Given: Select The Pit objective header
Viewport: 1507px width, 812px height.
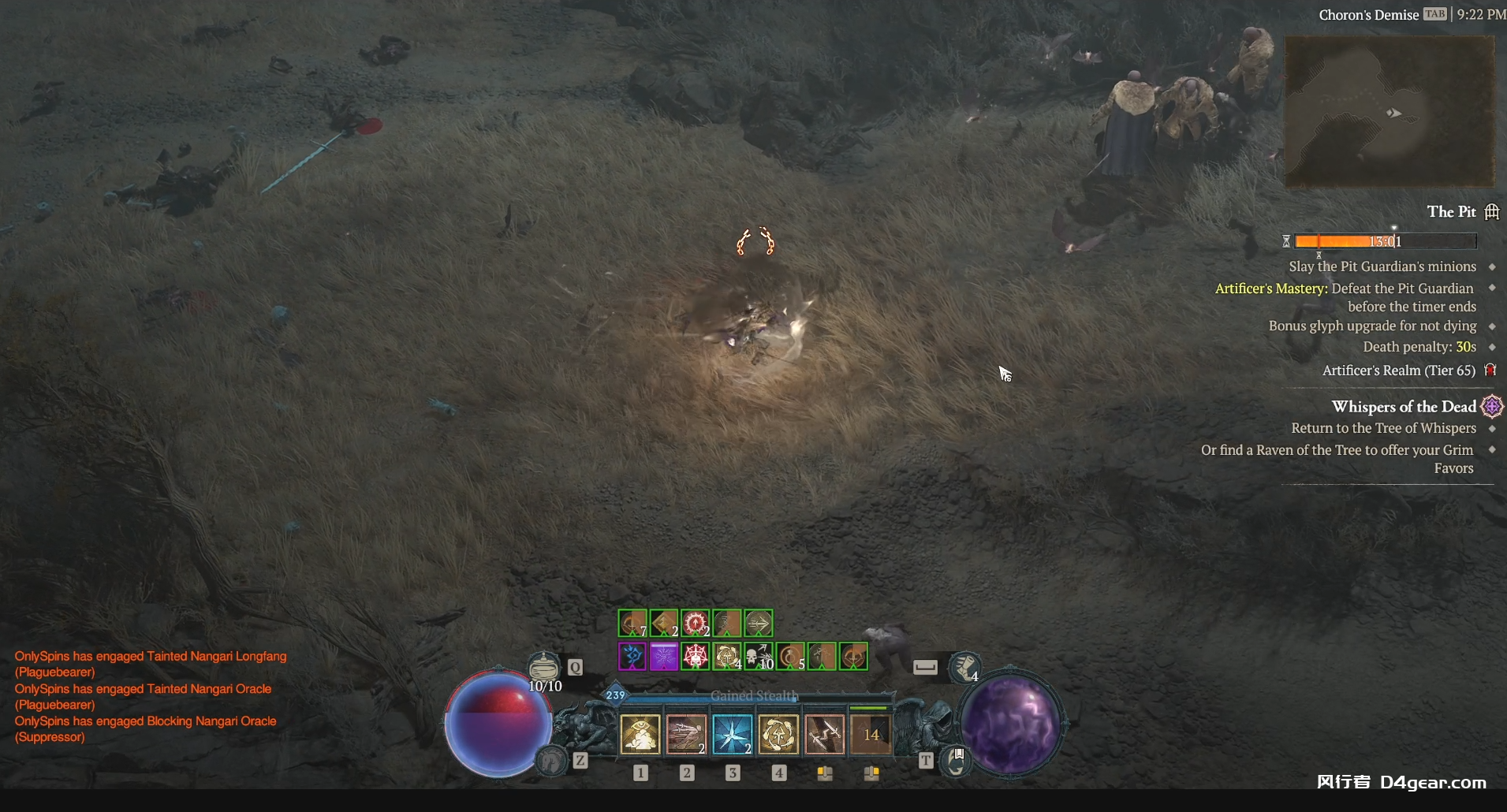Looking at the screenshot, I should point(1451,212).
